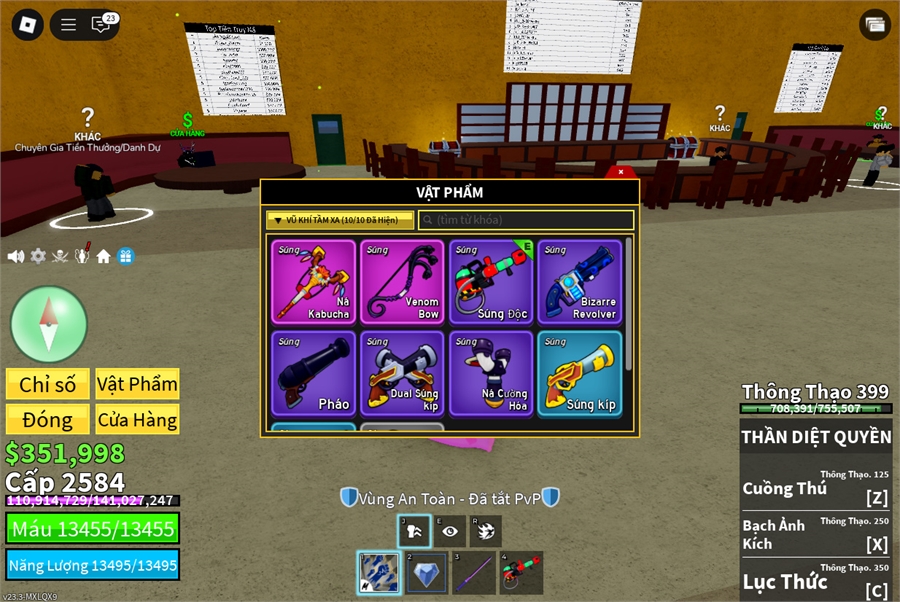
Task: Choose the Venom Bow item
Action: [402, 281]
